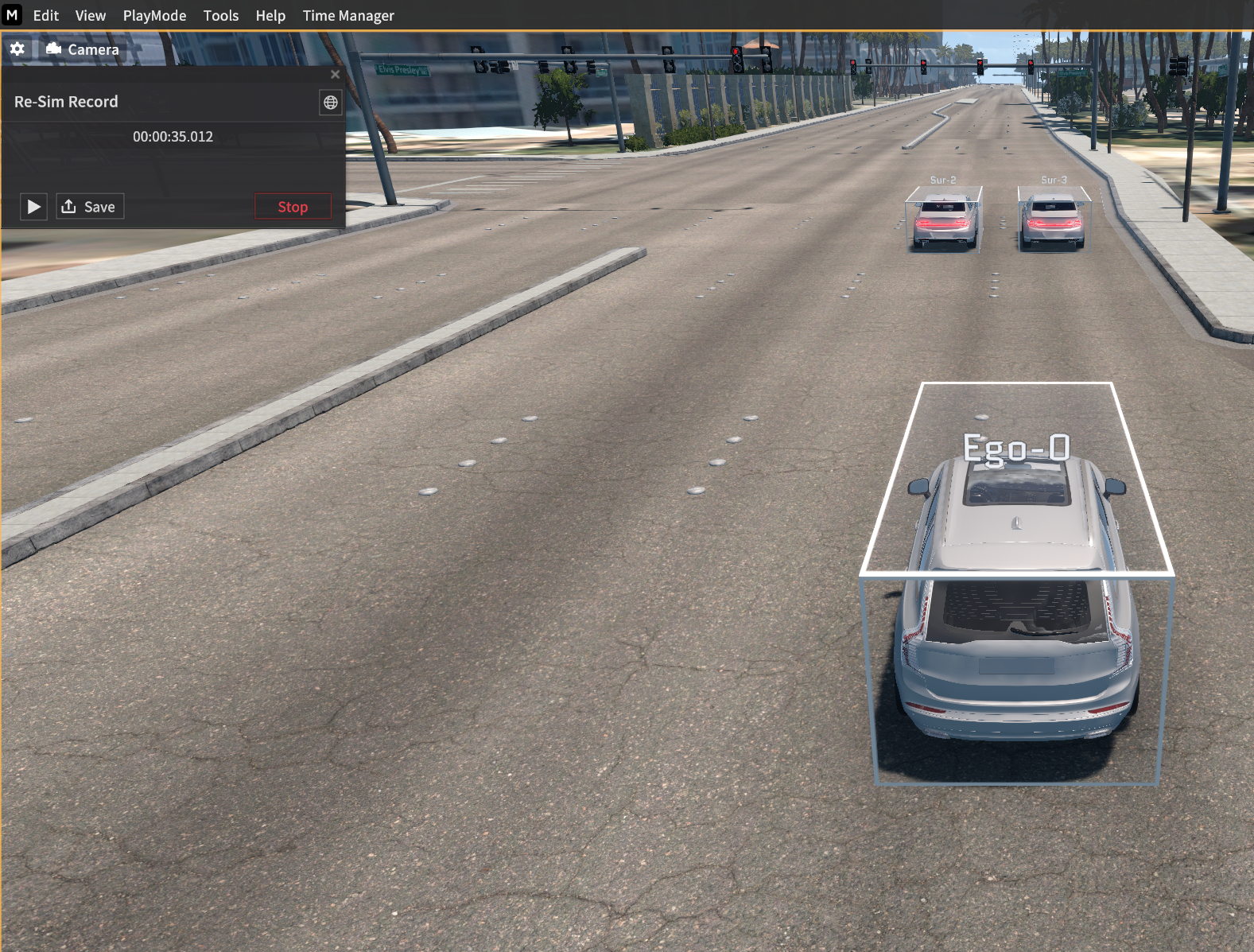Open the View menu
The height and width of the screenshot is (952, 1254).
pyautogui.click(x=91, y=16)
